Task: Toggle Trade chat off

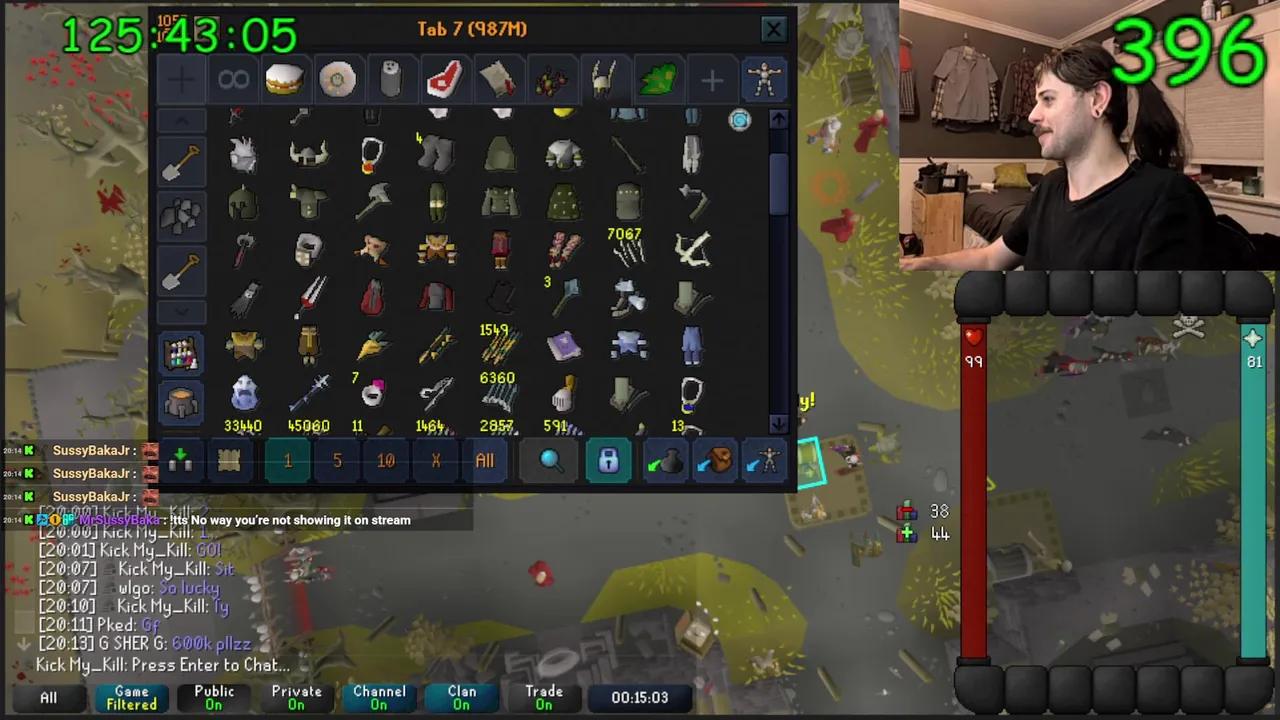Action: pyautogui.click(x=544, y=697)
